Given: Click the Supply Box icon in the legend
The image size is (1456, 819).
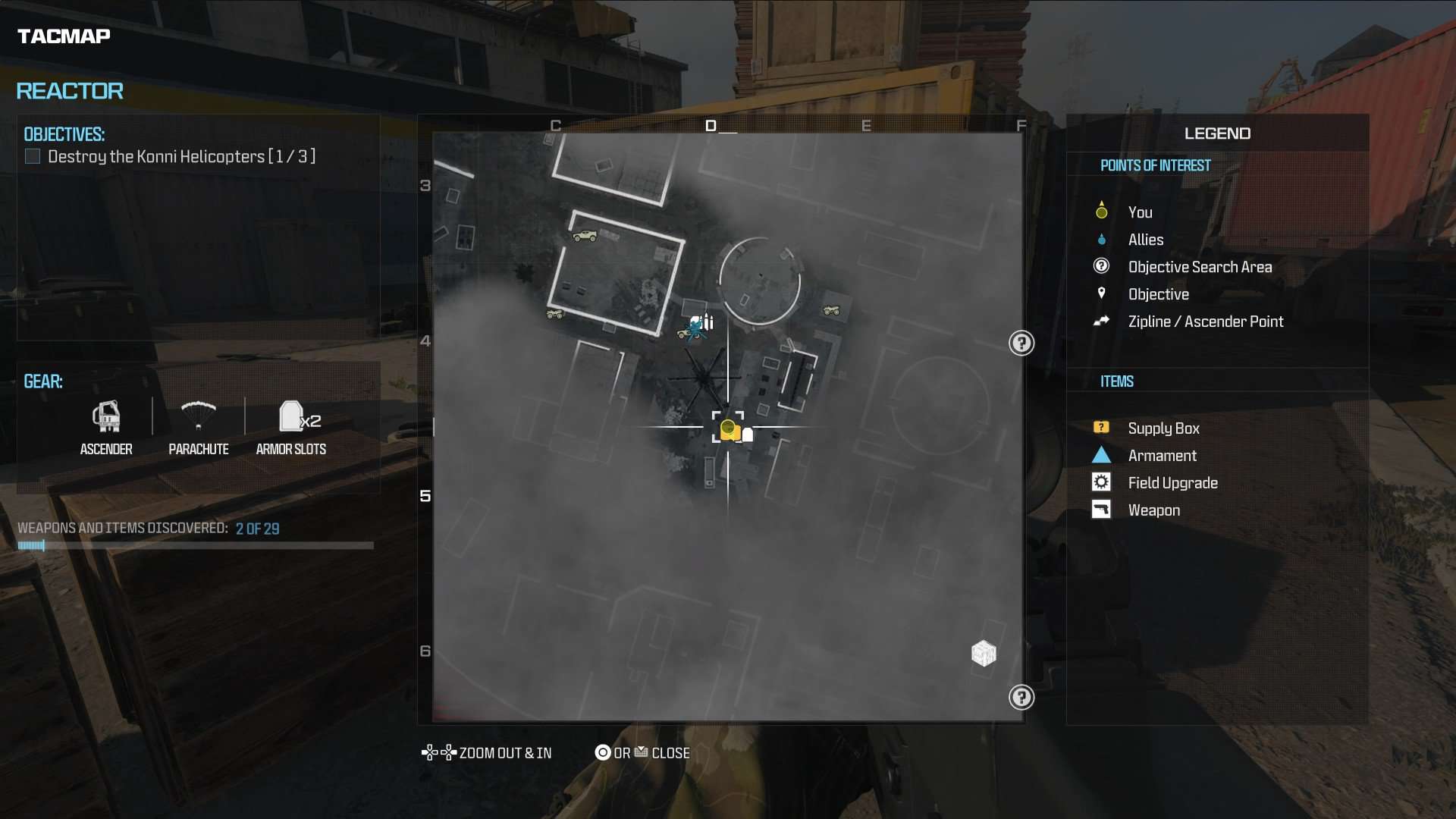Looking at the screenshot, I should coord(1101,427).
